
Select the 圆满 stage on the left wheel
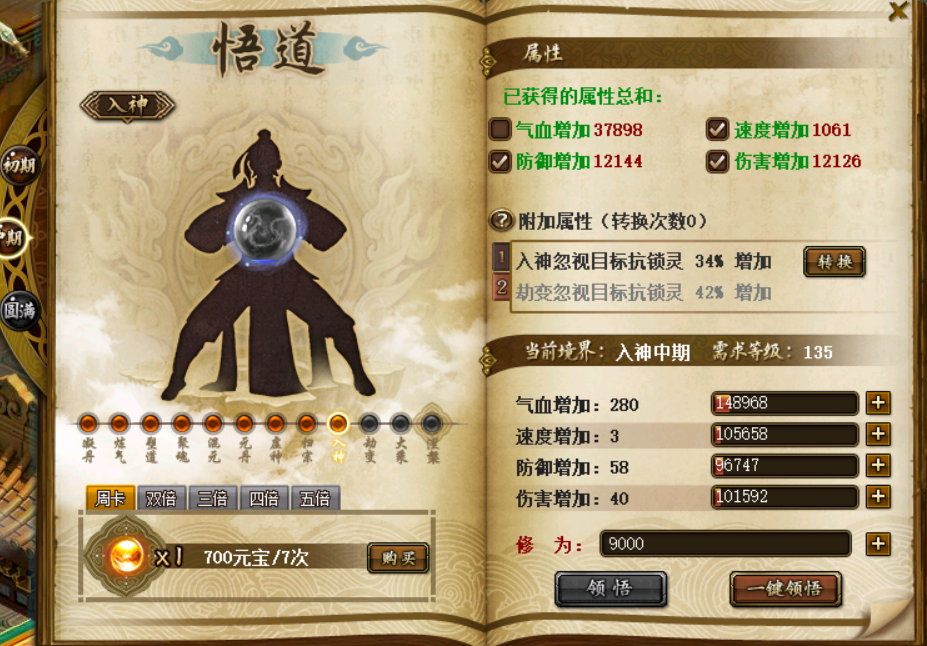coord(17,308)
